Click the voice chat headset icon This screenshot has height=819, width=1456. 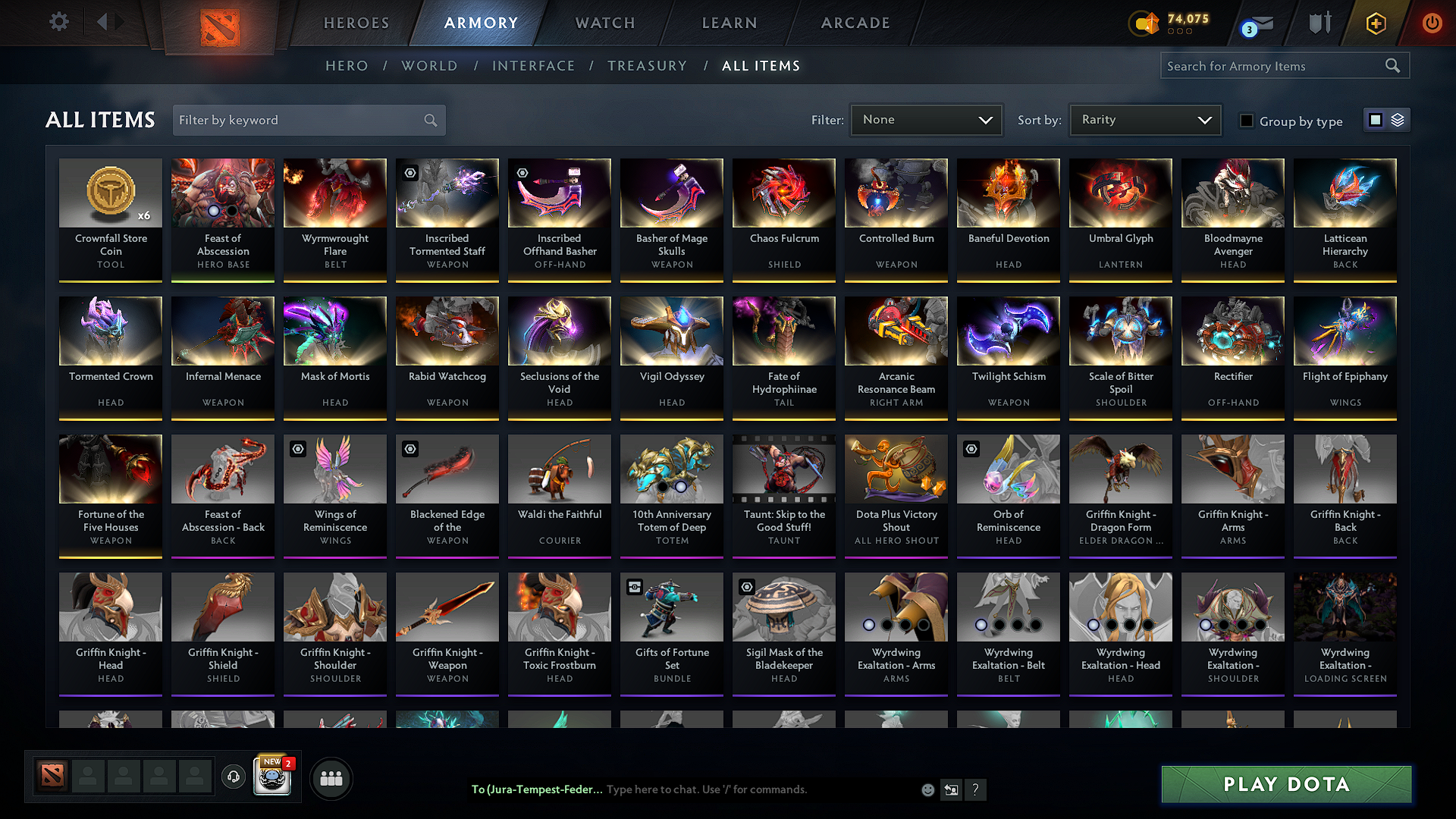233,777
